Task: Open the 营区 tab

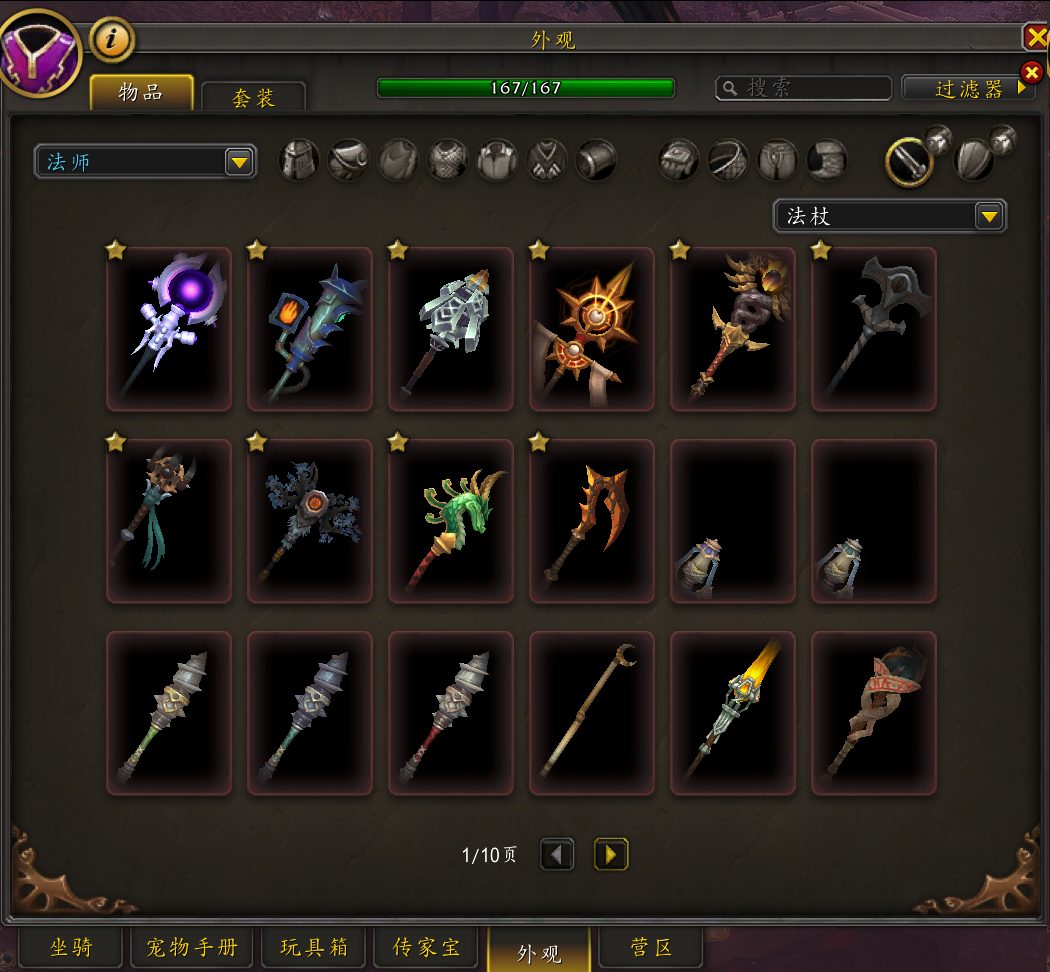Action: pos(652,948)
